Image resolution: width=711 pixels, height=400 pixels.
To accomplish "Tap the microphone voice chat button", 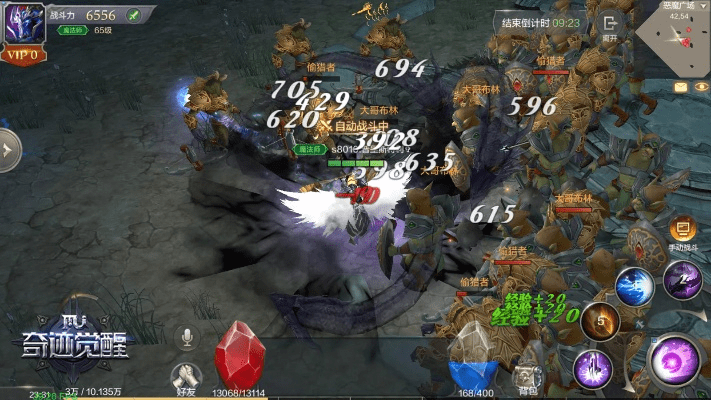I will [x=186, y=338].
